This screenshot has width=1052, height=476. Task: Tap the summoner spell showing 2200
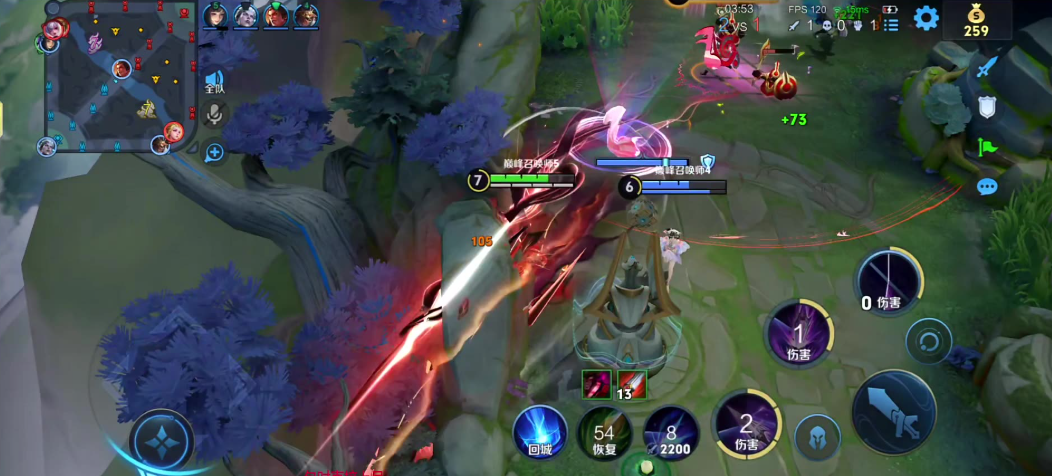pos(670,432)
